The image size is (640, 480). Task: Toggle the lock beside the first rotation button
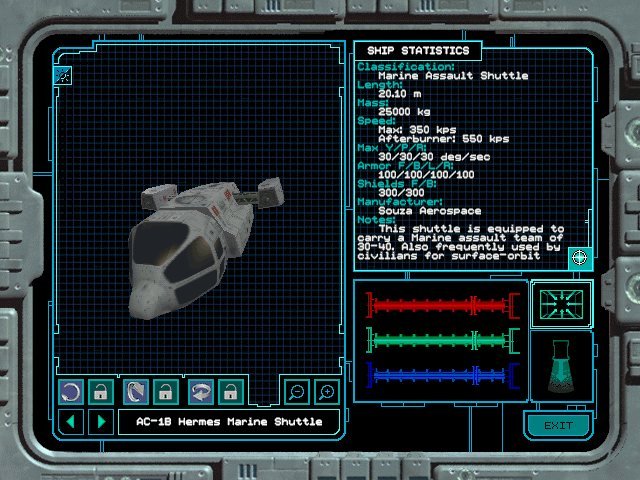pyautogui.click(x=100, y=391)
